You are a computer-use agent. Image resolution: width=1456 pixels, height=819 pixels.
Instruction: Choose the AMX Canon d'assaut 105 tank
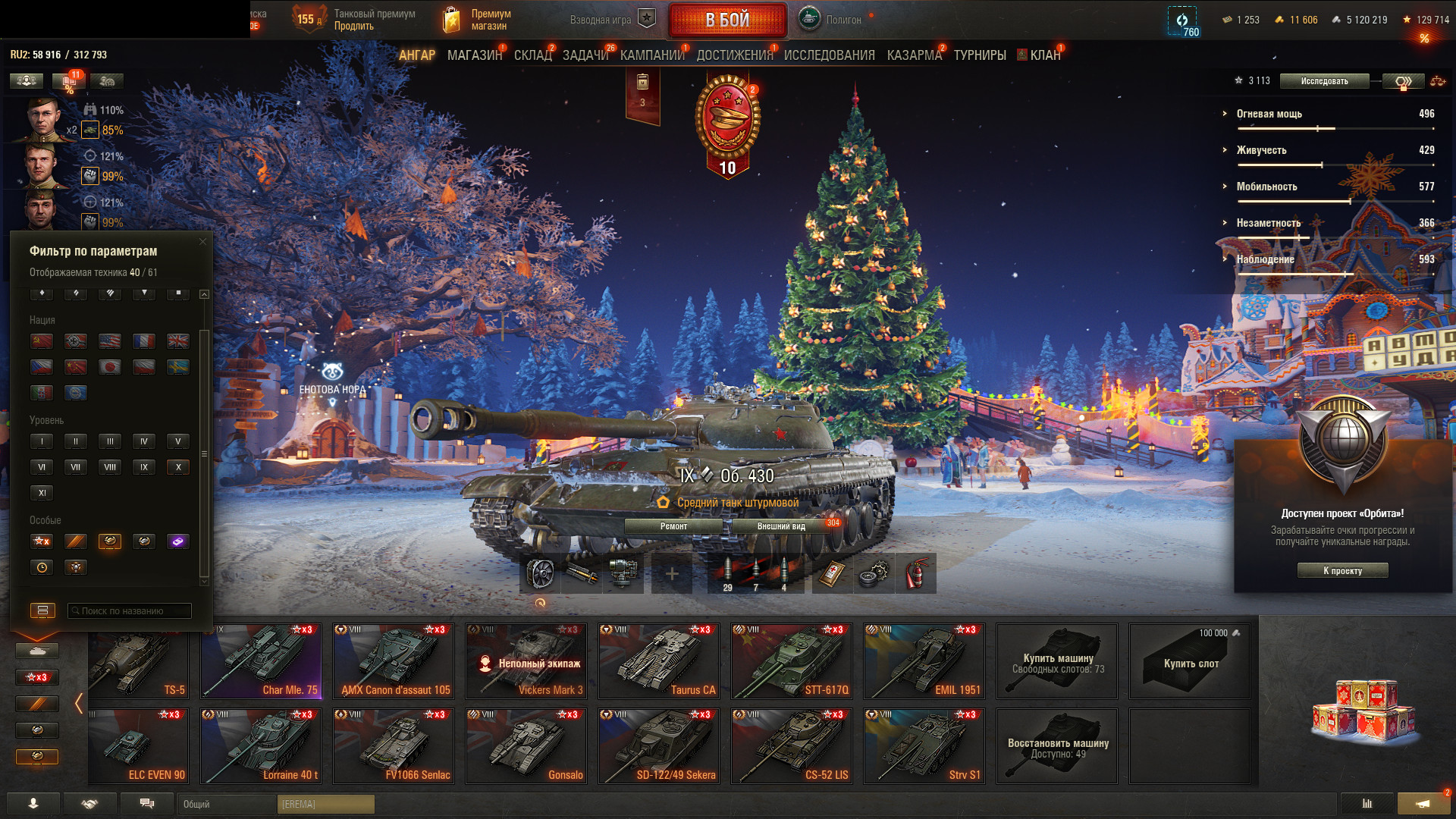[394, 661]
